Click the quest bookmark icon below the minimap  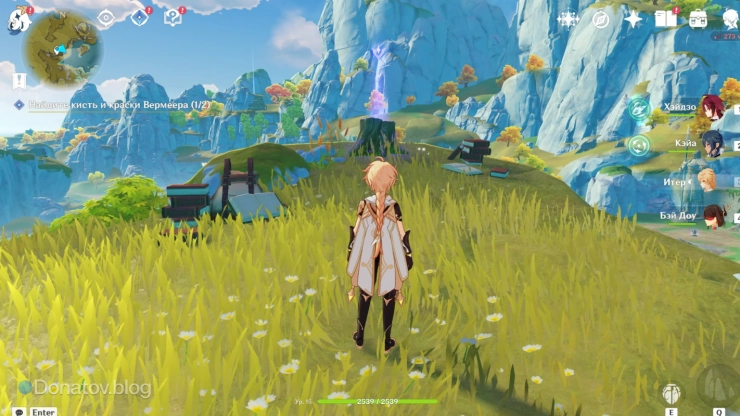coord(19,78)
